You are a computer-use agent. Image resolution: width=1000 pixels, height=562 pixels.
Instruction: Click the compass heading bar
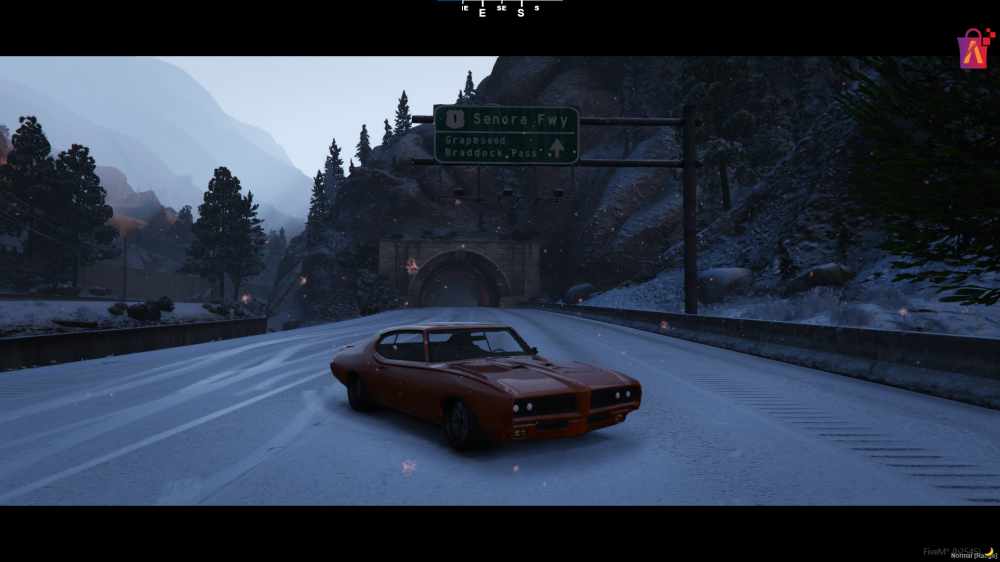[x=500, y=9]
